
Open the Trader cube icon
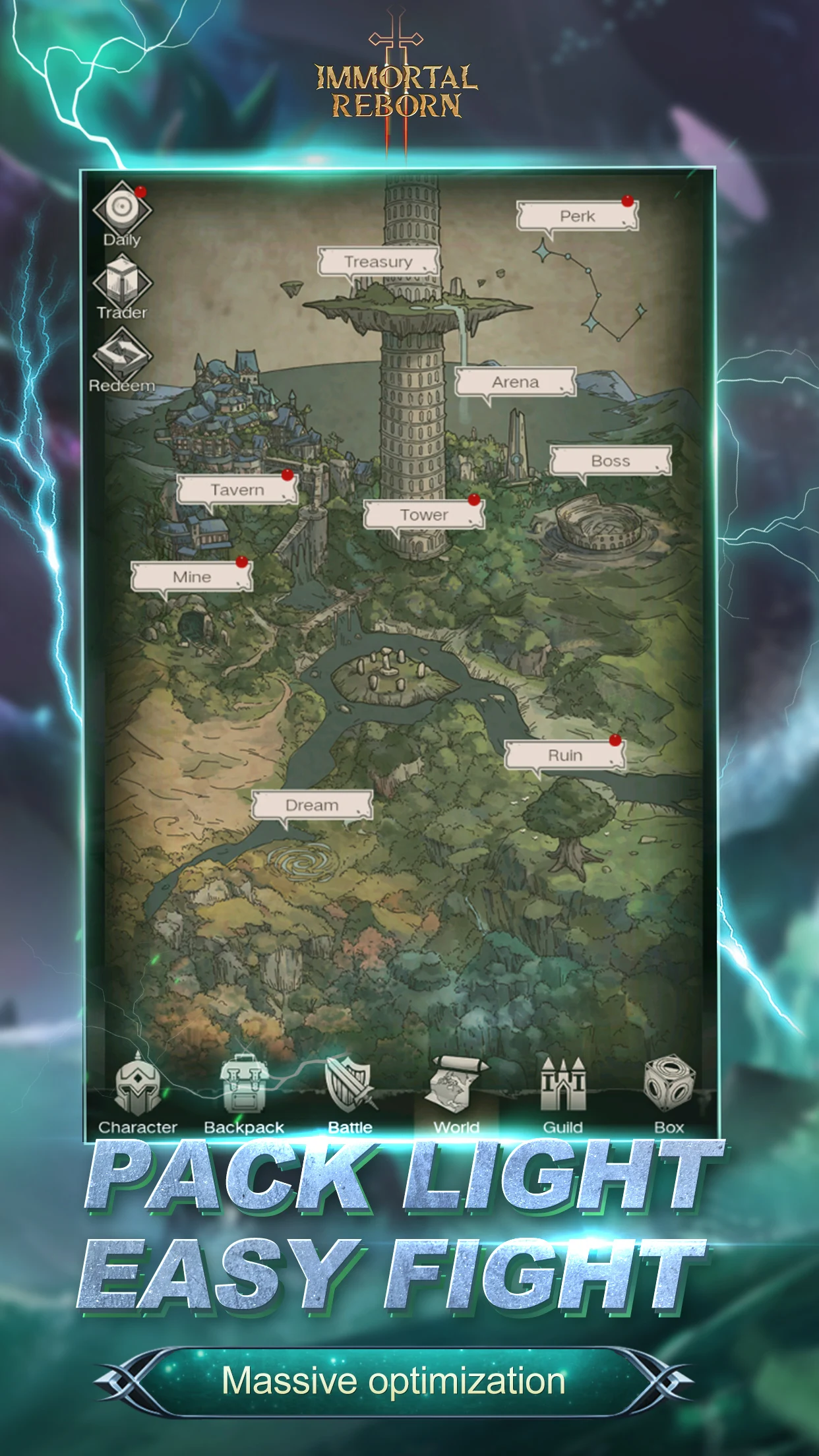(x=122, y=282)
